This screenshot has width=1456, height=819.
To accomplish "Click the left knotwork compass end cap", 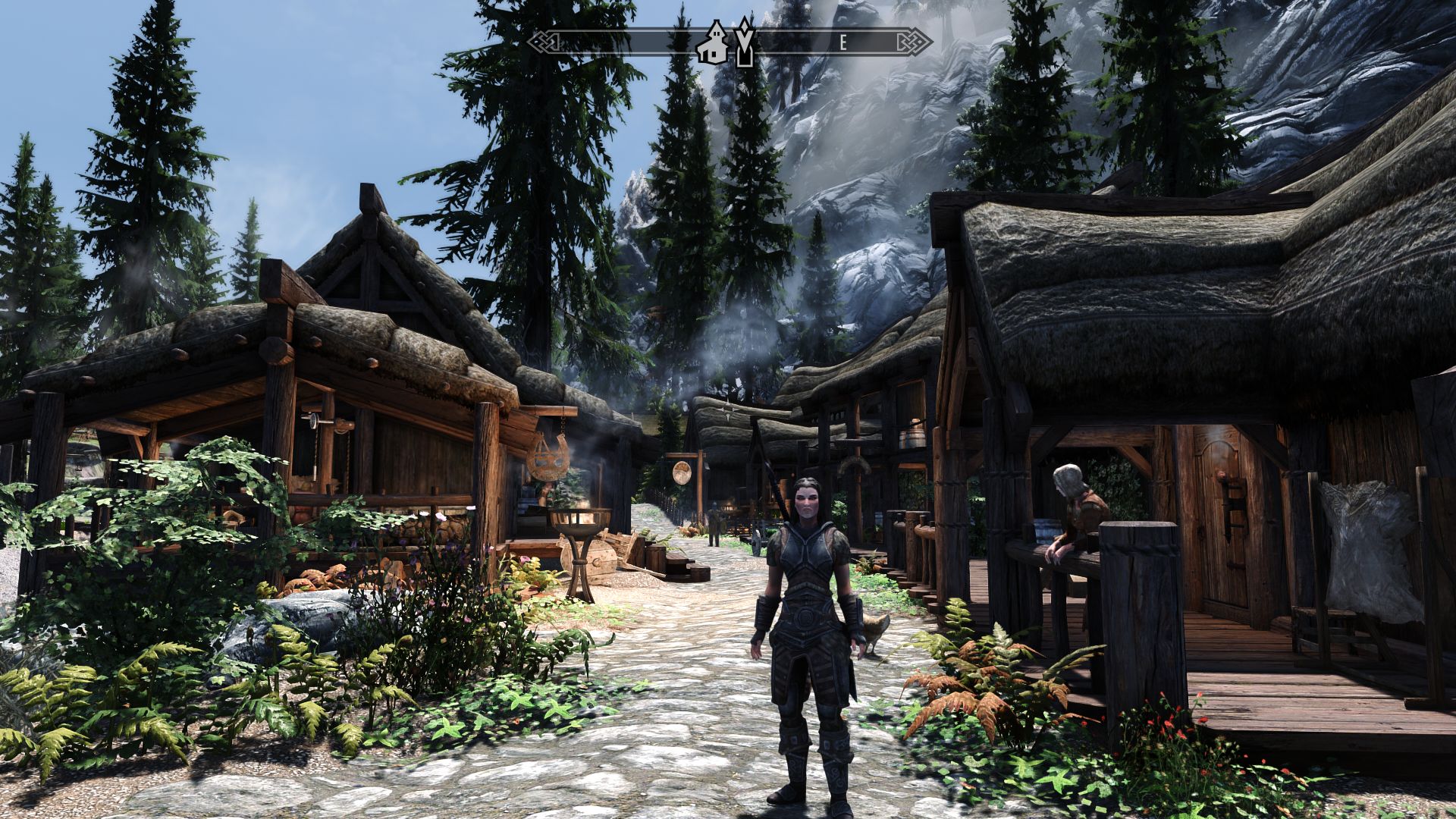I will [544, 44].
